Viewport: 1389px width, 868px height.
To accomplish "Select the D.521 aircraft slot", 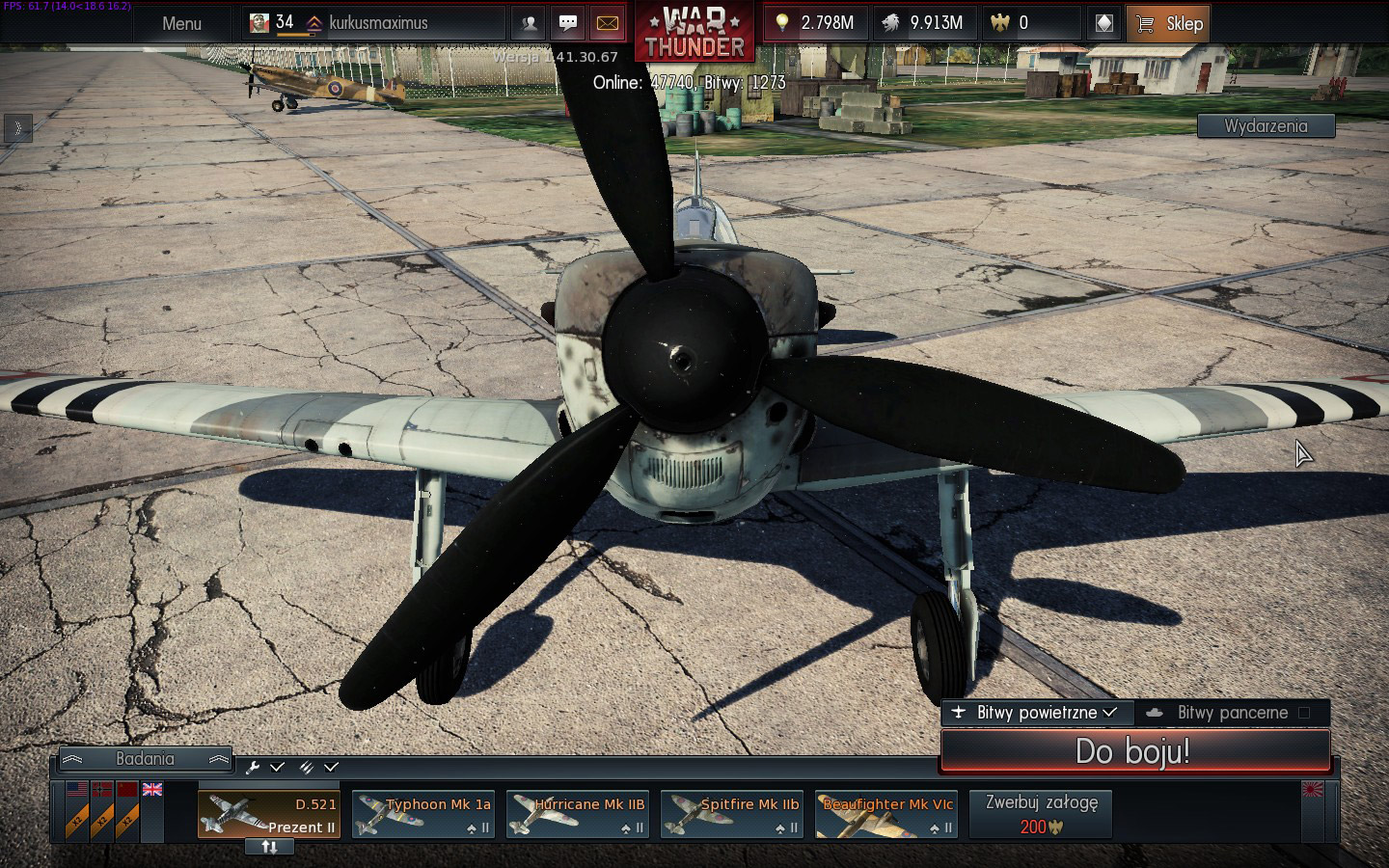I will tap(269, 815).
